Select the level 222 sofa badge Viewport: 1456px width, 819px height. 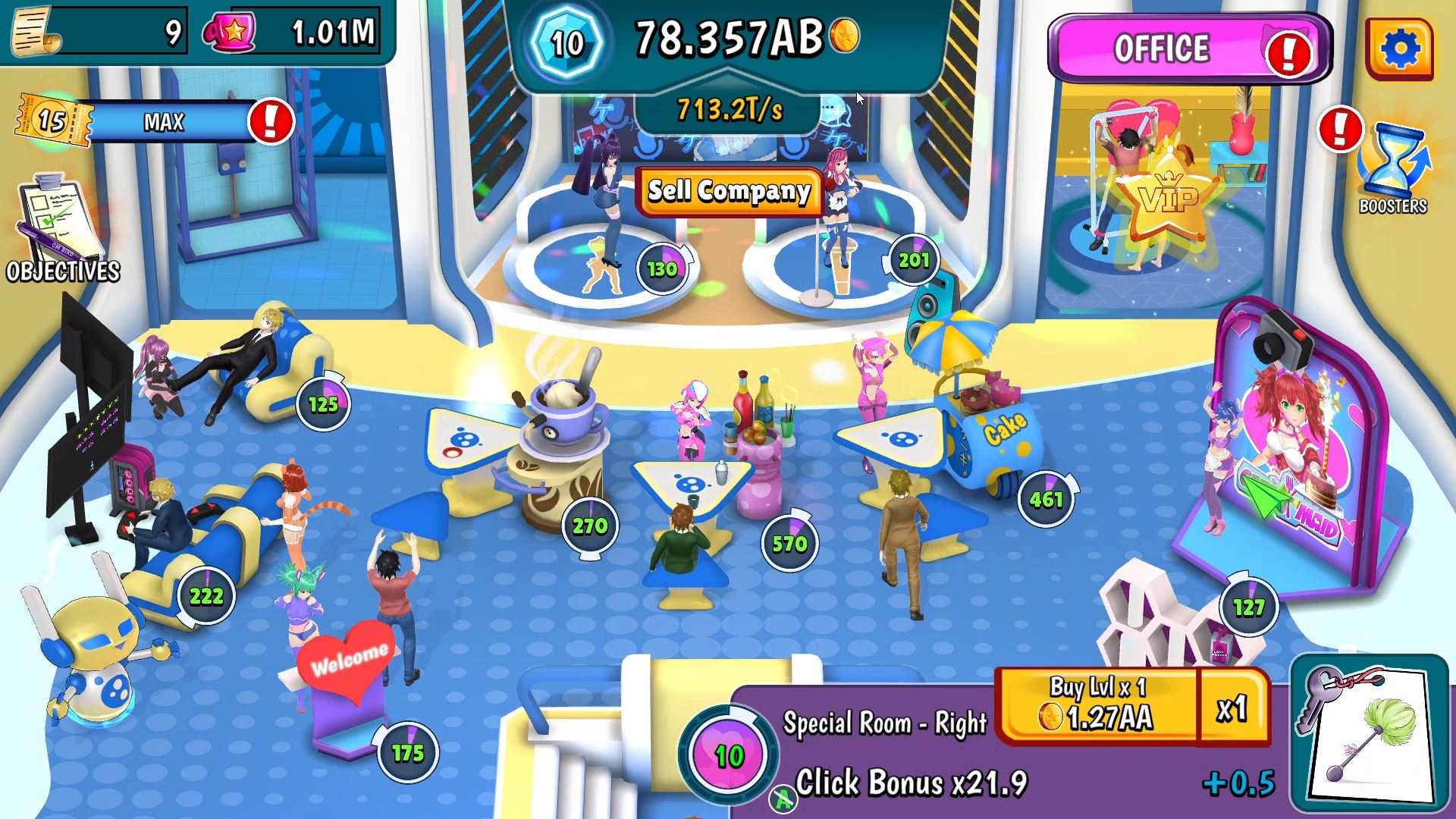pos(206,596)
